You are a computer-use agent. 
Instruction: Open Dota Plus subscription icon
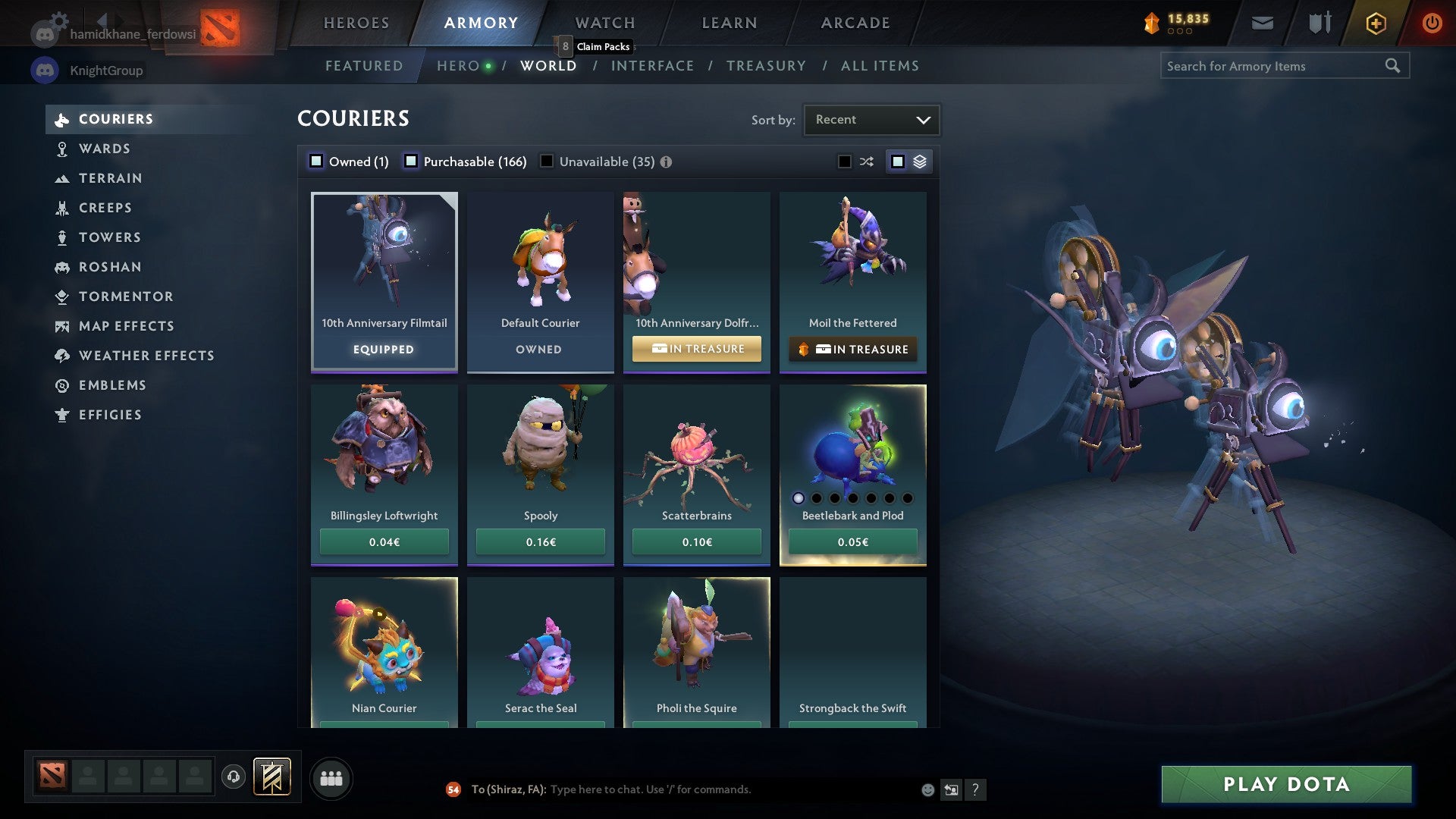pos(1375,23)
